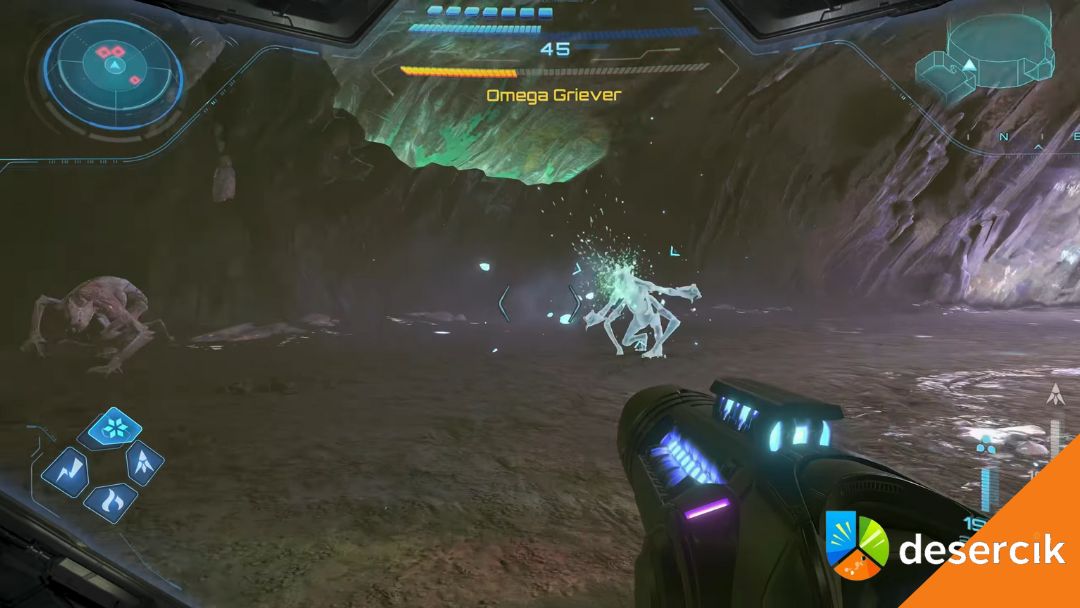Select the ice snowflake shot

click(x=115, y=427)
